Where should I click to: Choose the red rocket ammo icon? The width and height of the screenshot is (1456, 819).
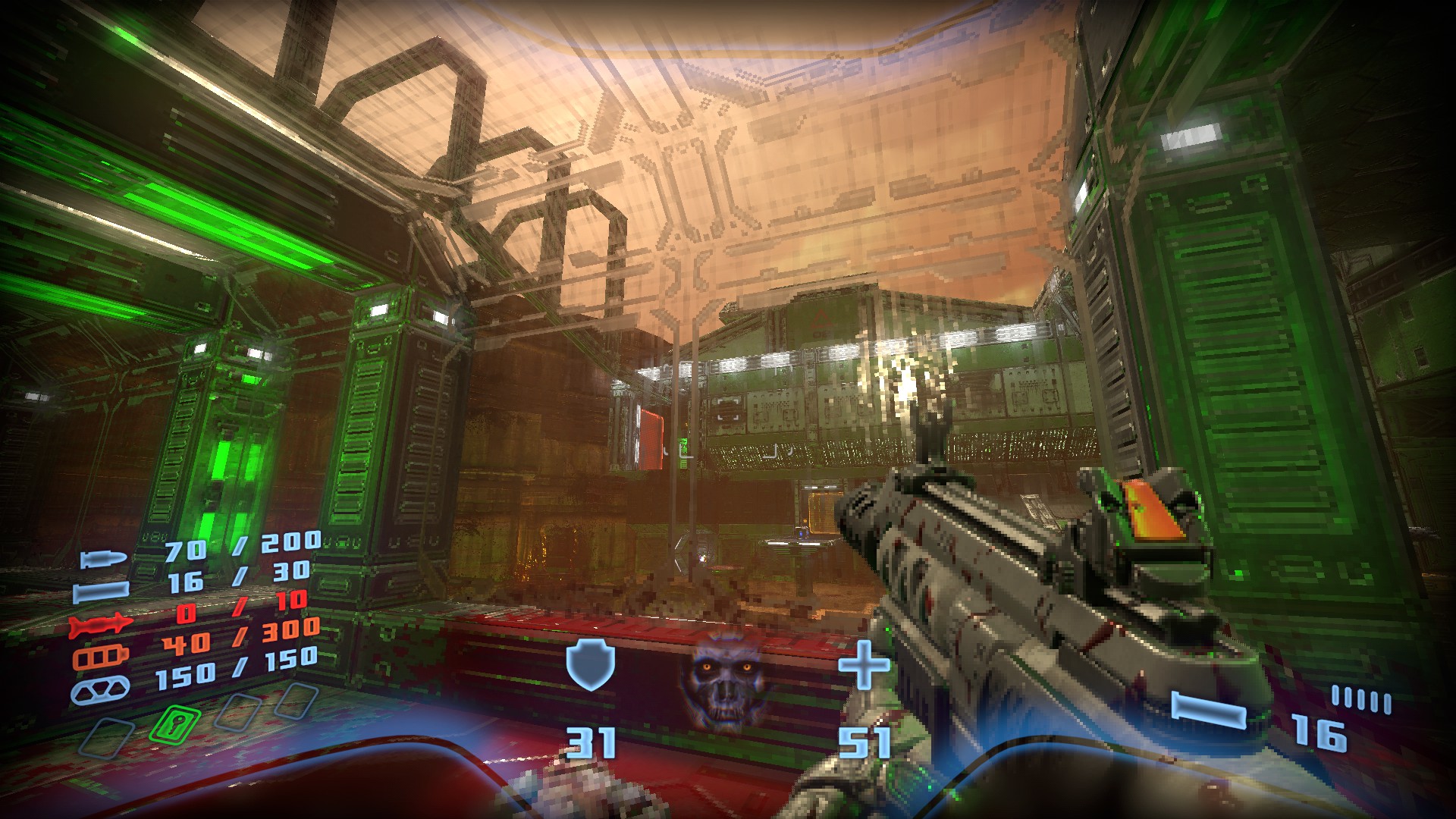click(101, 624)
